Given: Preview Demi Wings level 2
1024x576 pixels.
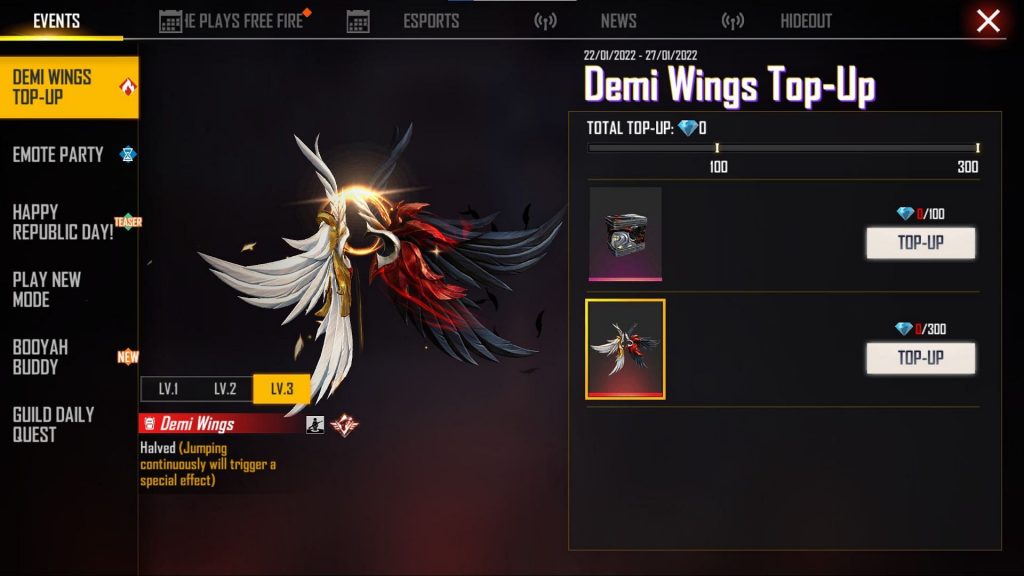Looking at the screenshot, I should point(225,389).
